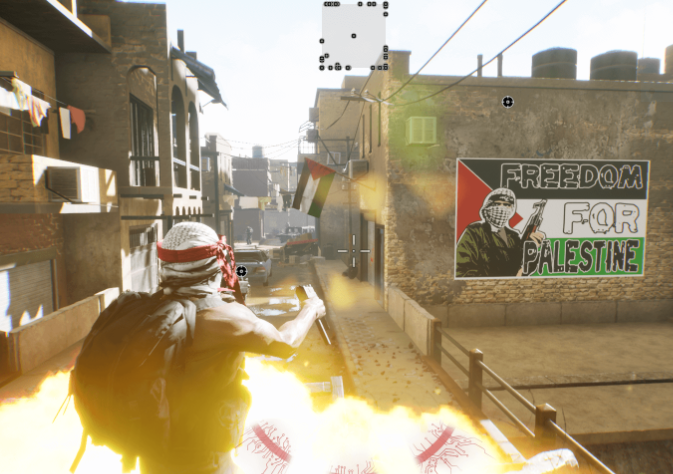Click the square minimap panel

[x=354, y=36]
